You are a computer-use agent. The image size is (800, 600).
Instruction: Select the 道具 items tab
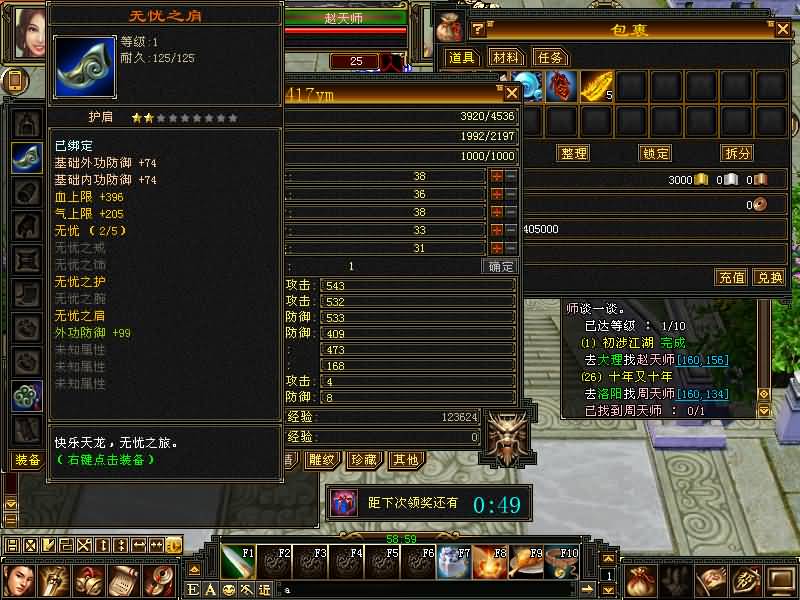[461, 58]
